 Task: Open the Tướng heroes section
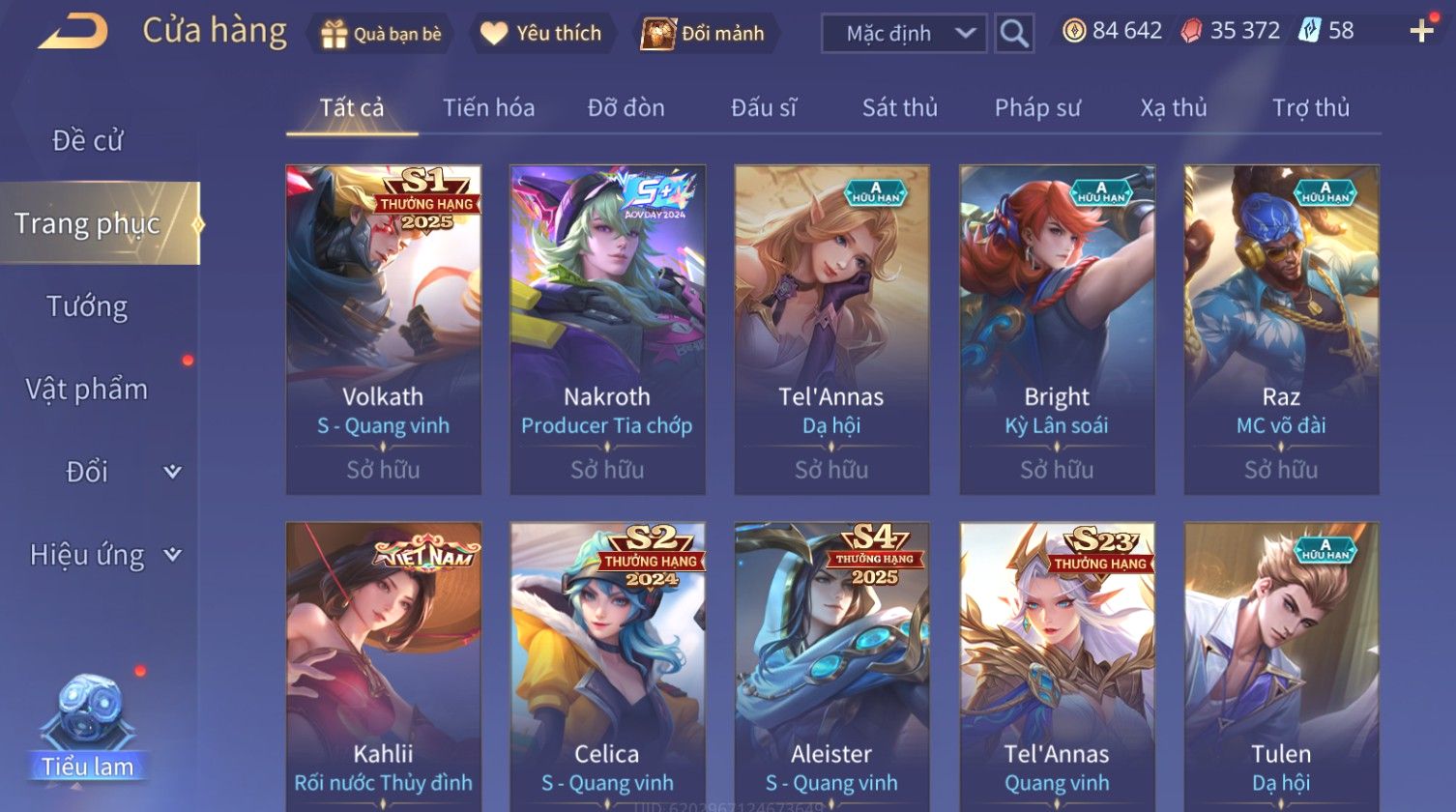[x=87, y=306]
